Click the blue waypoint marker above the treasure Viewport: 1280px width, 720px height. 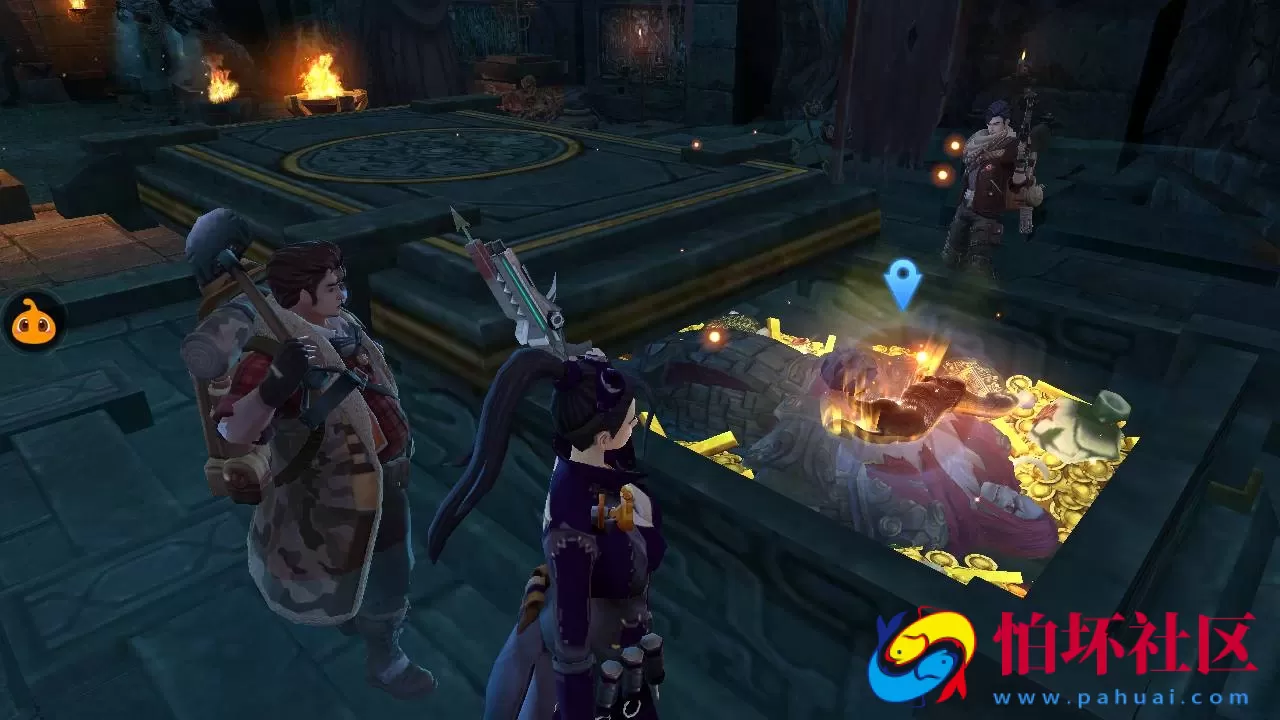point(902,279)
